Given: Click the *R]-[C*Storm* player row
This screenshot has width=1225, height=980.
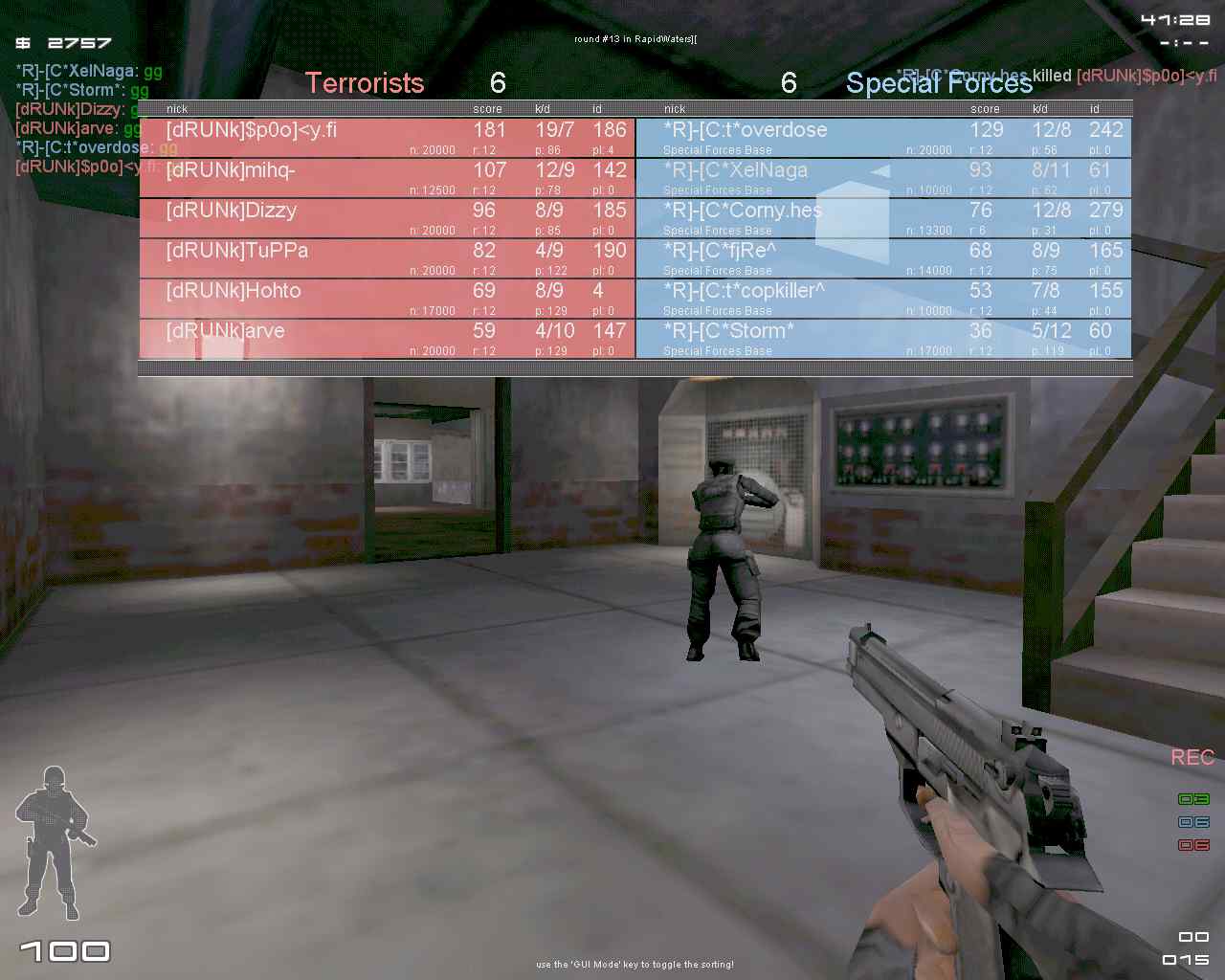Looking at the screenshot, I should (883, 338).
